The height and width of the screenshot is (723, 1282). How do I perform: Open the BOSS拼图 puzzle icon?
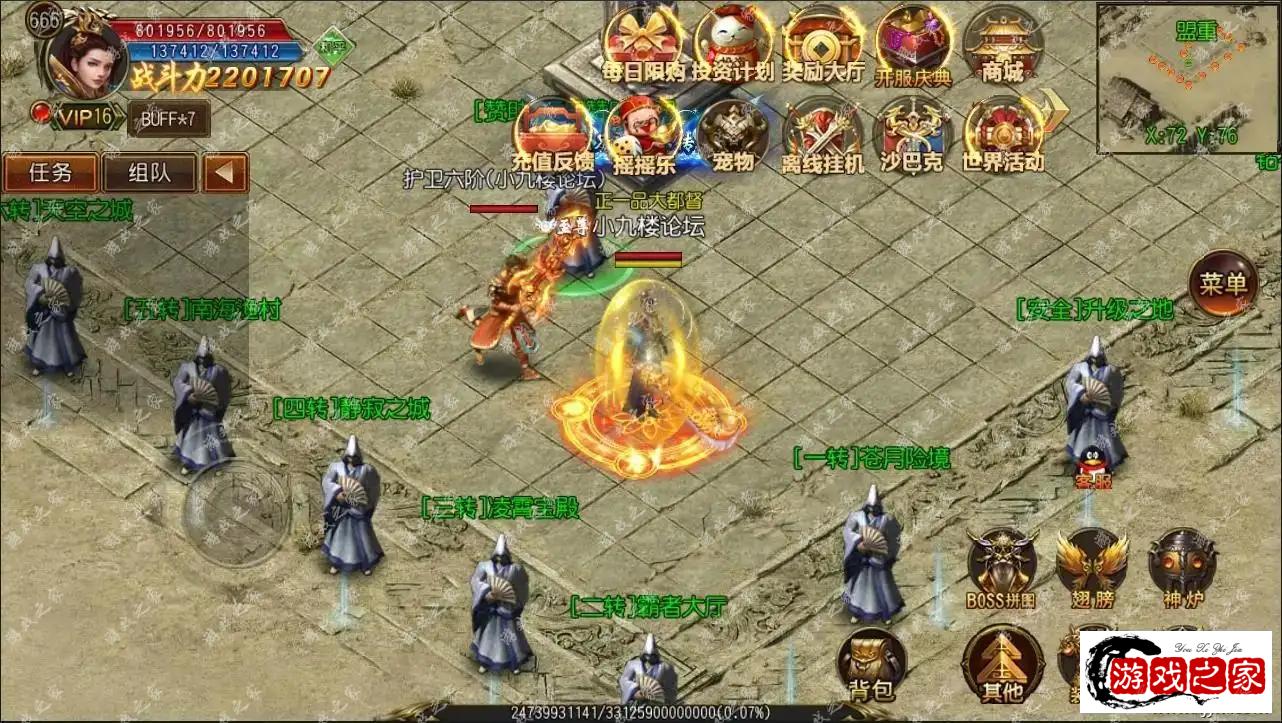(x=1001, y=568)
